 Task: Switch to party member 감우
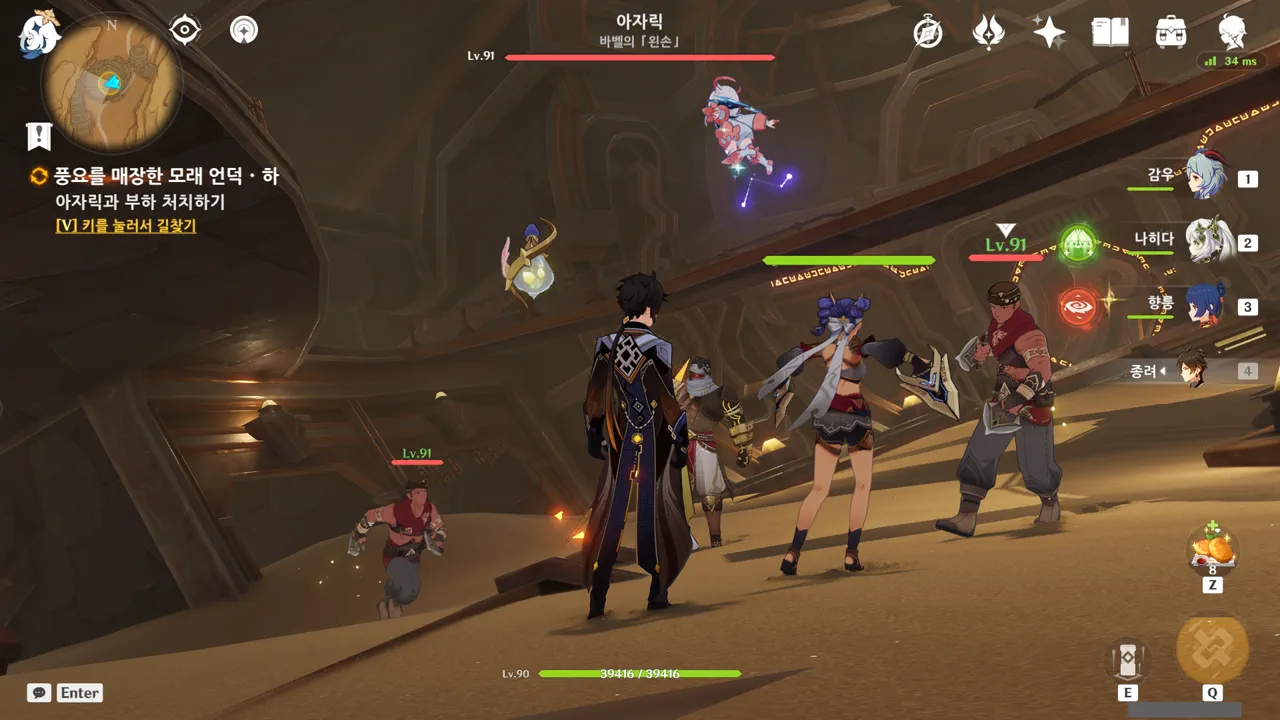(1203, 176)
